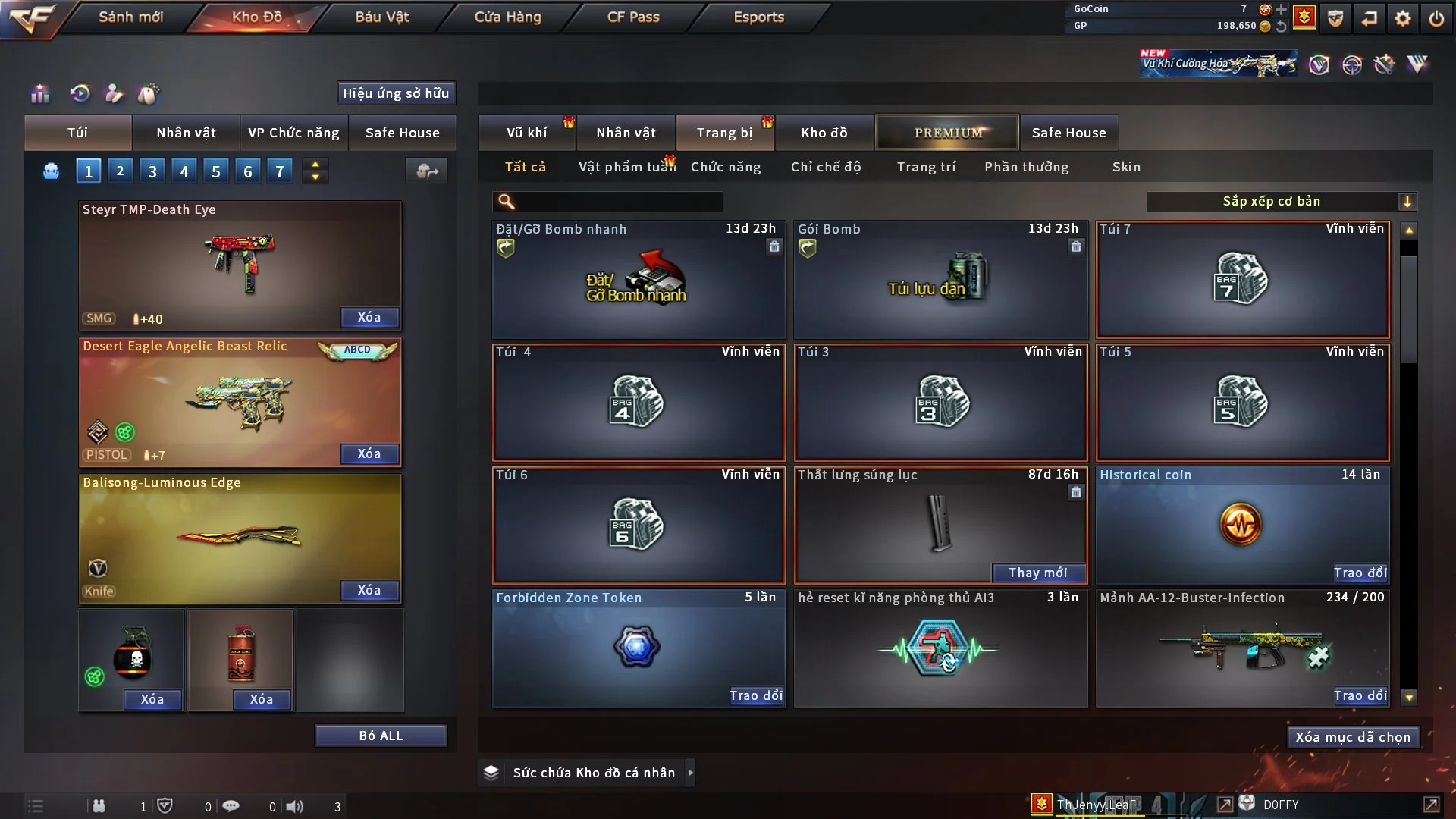The image size is (1456, 819).
Task: Exchange the Historical coin via Trao đổi
Action: [1360, 573]
